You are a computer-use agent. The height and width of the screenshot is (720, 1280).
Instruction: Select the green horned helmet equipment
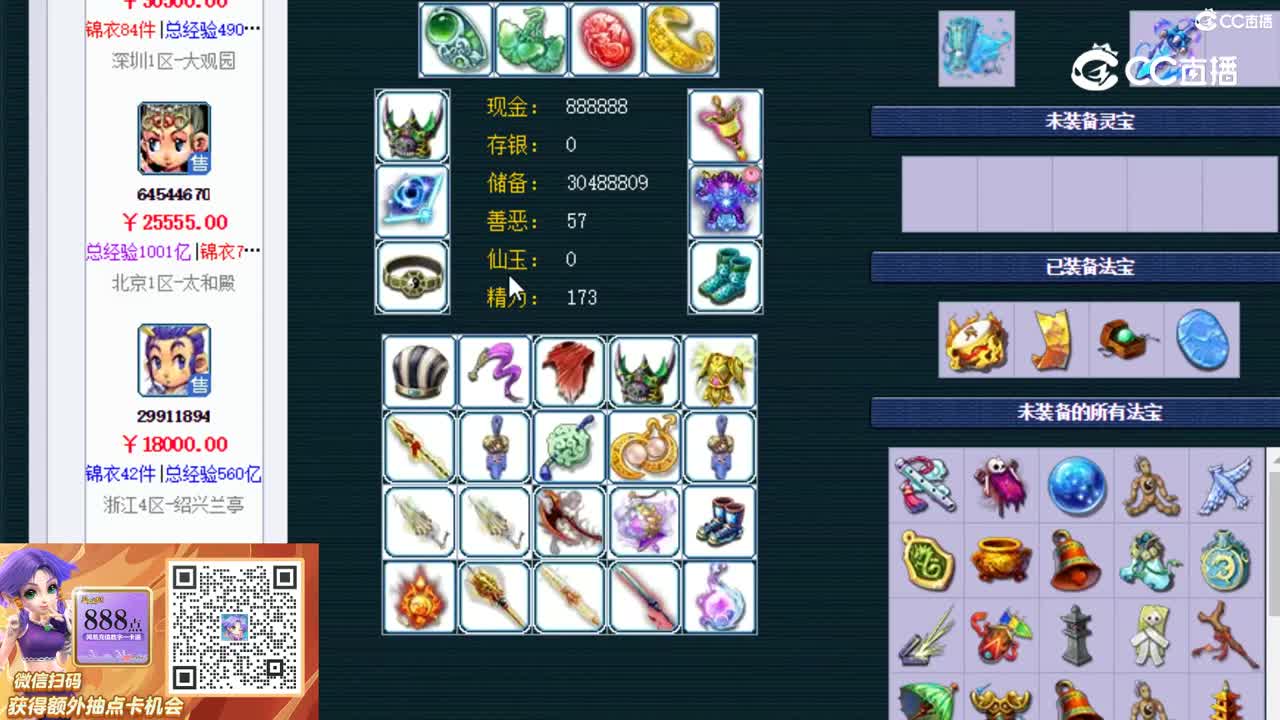(412, 127)
